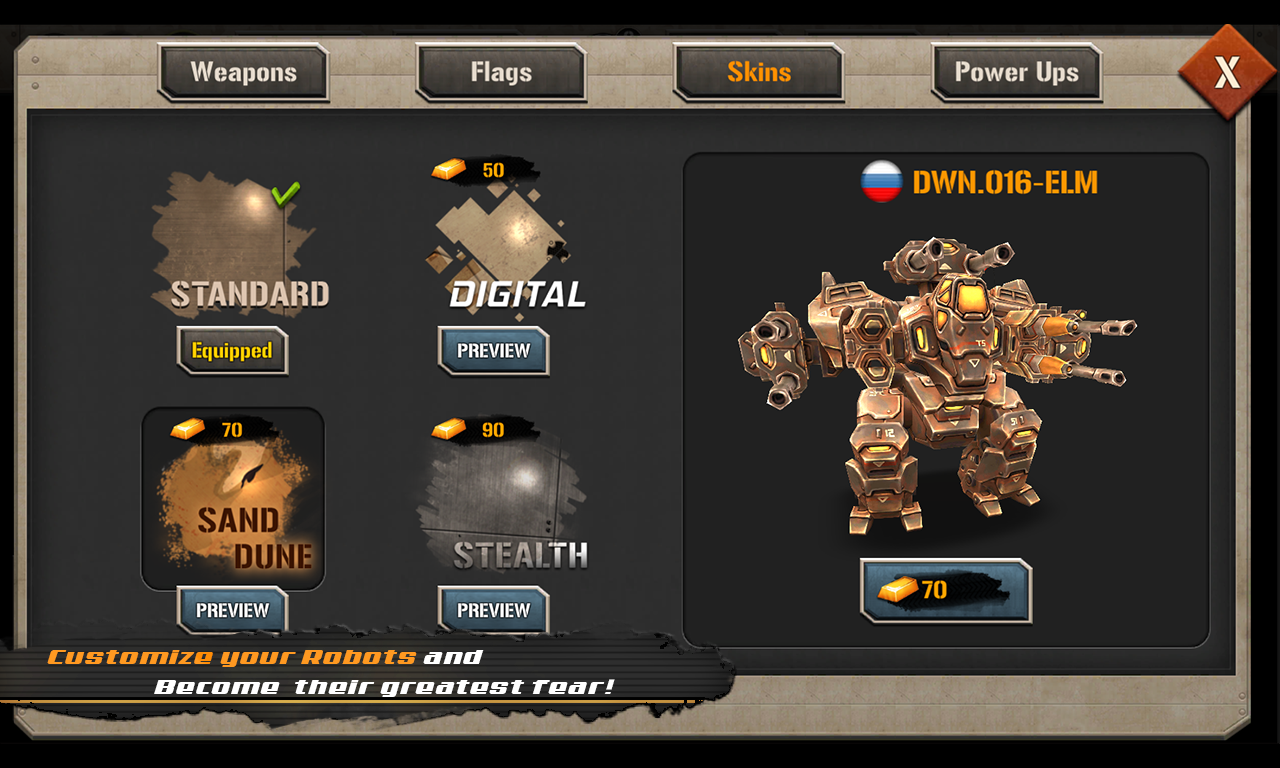The image size is (1280, 768).
Task: Click the Equipped button on Standard skin
Action: tap(231, 351)
